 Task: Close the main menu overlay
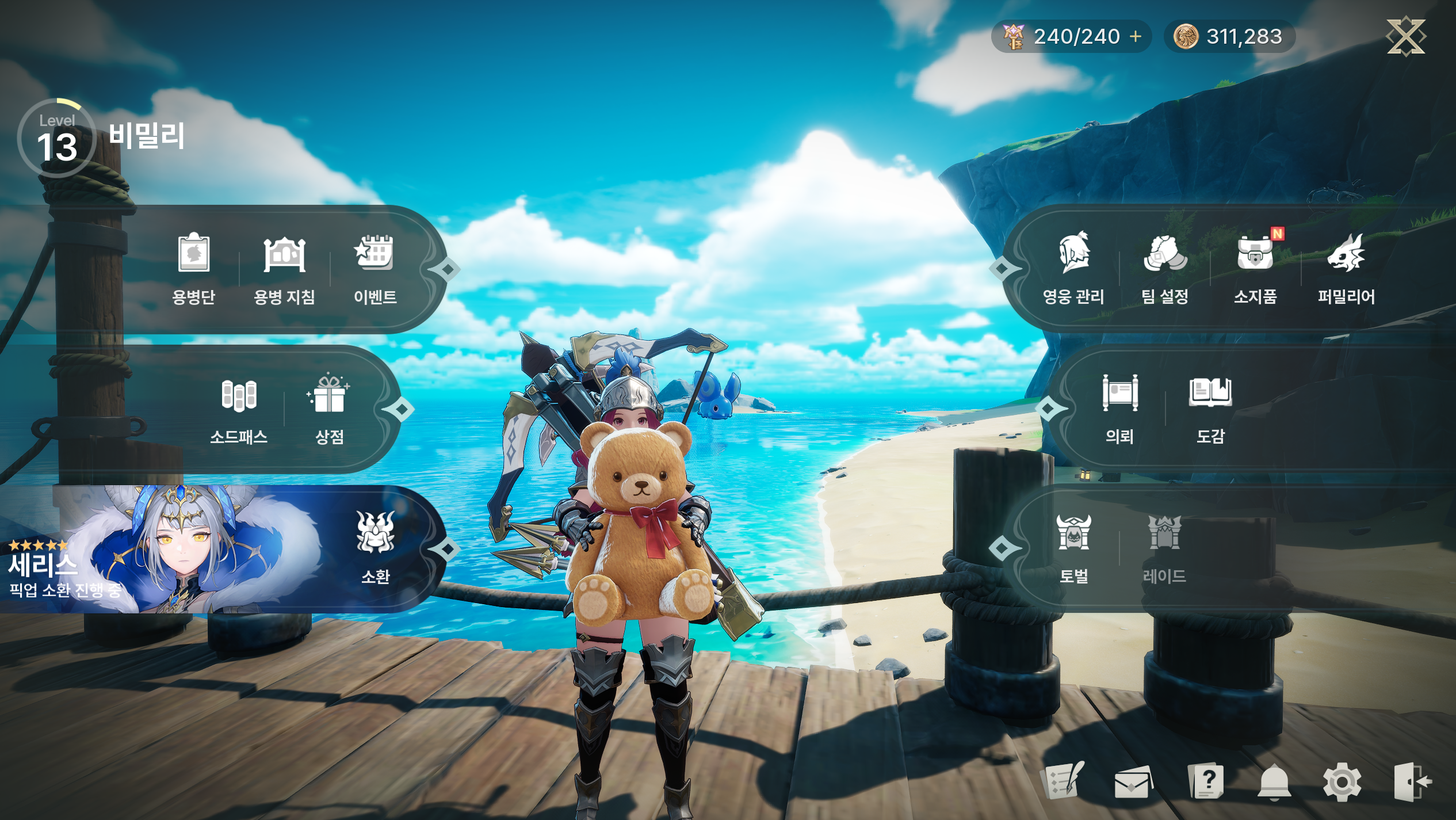[1405, 36]
